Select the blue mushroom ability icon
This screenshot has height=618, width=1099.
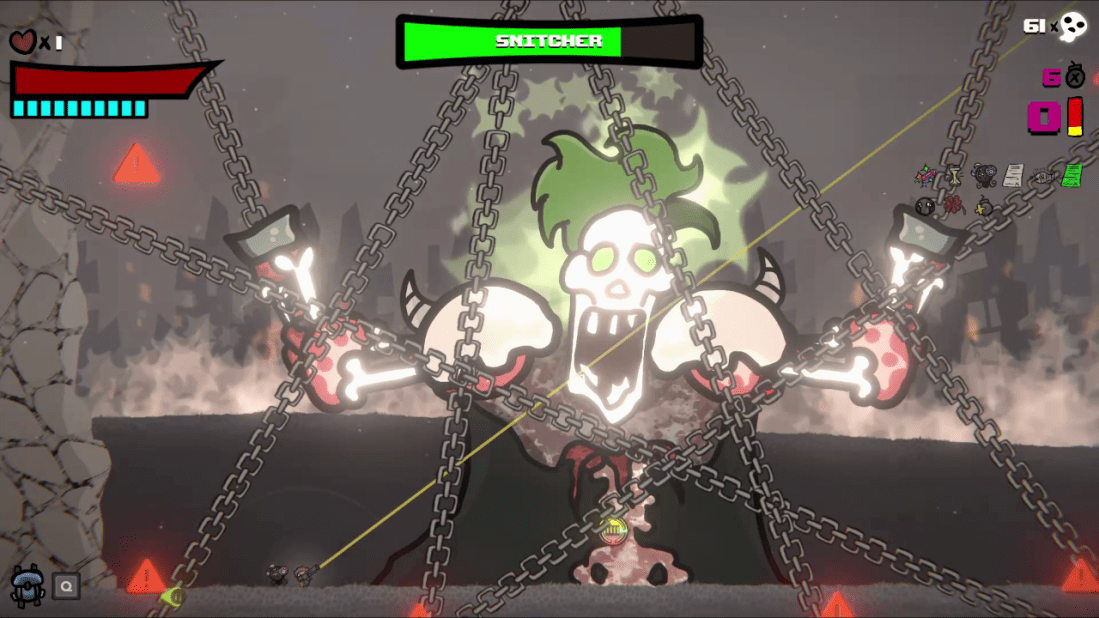point(25,584)
